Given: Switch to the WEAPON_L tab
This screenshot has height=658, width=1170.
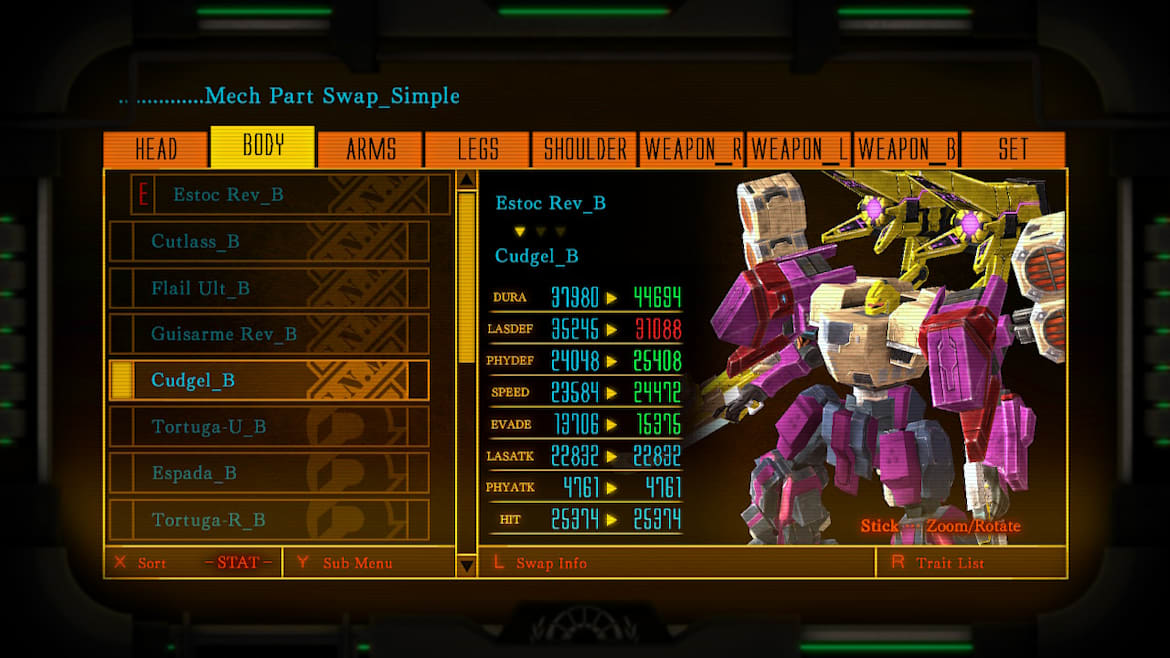Looking at the screenshot, I should pos(799,150).
